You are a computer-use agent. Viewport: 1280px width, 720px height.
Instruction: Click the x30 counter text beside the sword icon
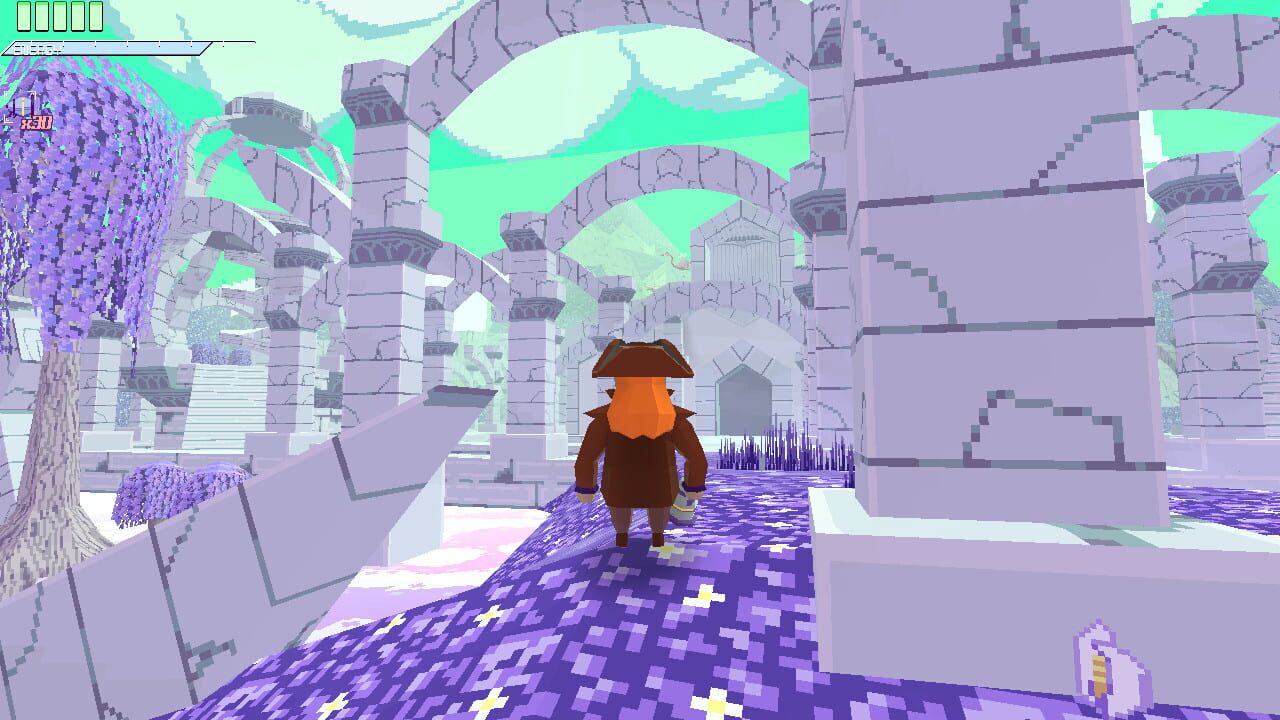(35, 122)
